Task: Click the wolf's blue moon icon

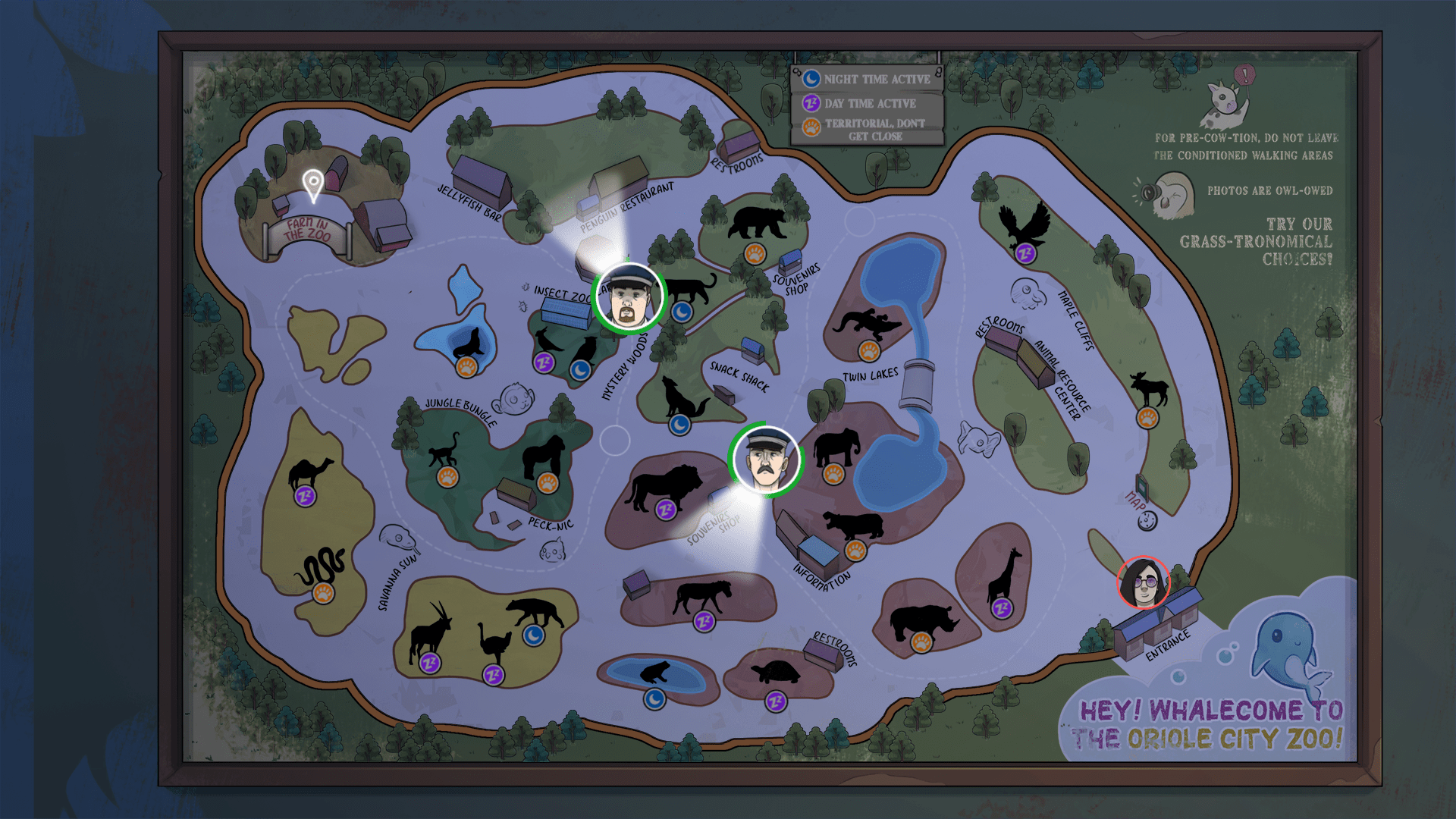Action: point(679,425)
